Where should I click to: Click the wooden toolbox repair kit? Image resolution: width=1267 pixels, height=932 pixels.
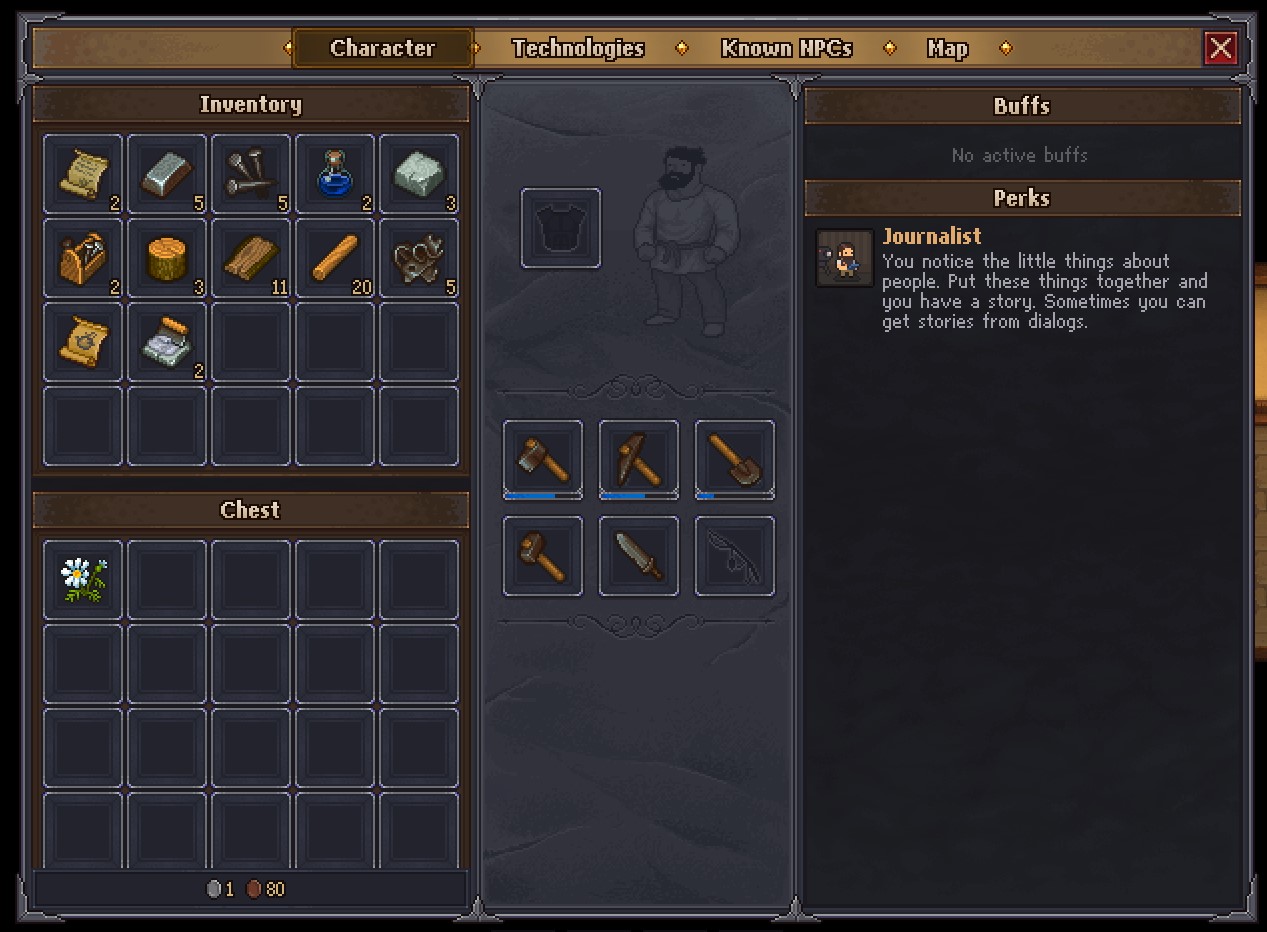click(83, 258)
